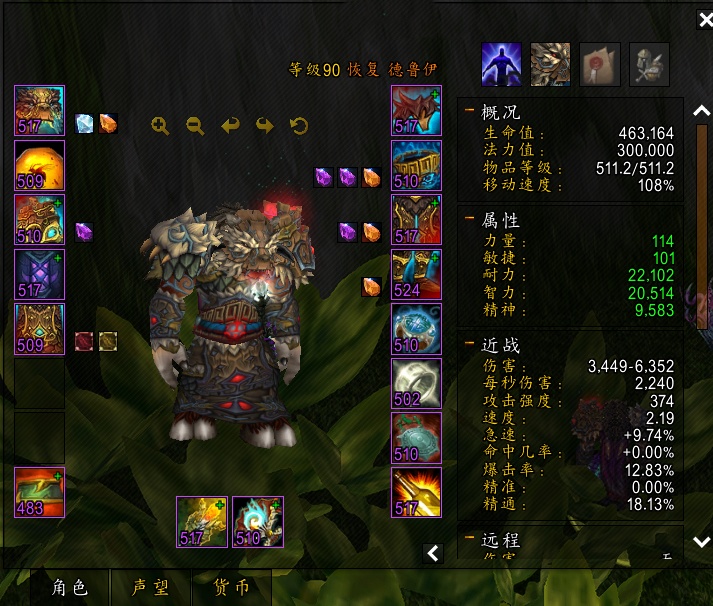Select the helmet slot with item level 517
The height and width of the screenshot is (606, 713).
pos(40,110)
